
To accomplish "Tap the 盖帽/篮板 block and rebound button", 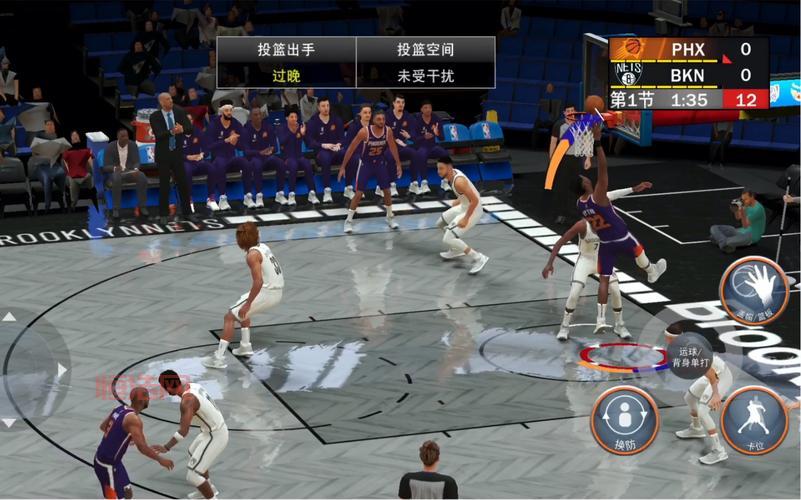I will pos(755,292).
